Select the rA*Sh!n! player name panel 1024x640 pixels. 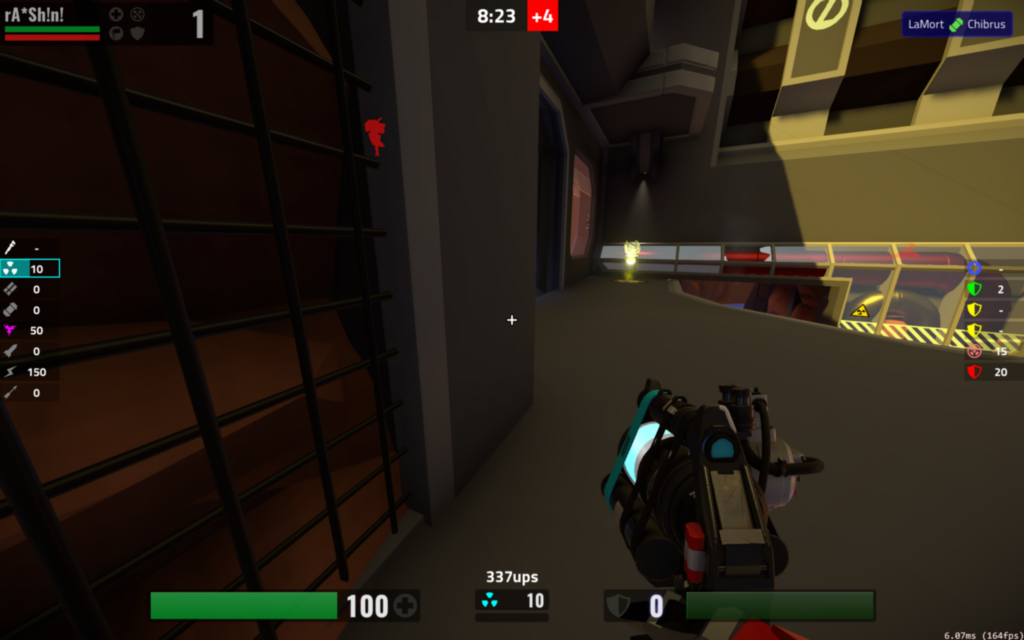click(x=35, y=16)
